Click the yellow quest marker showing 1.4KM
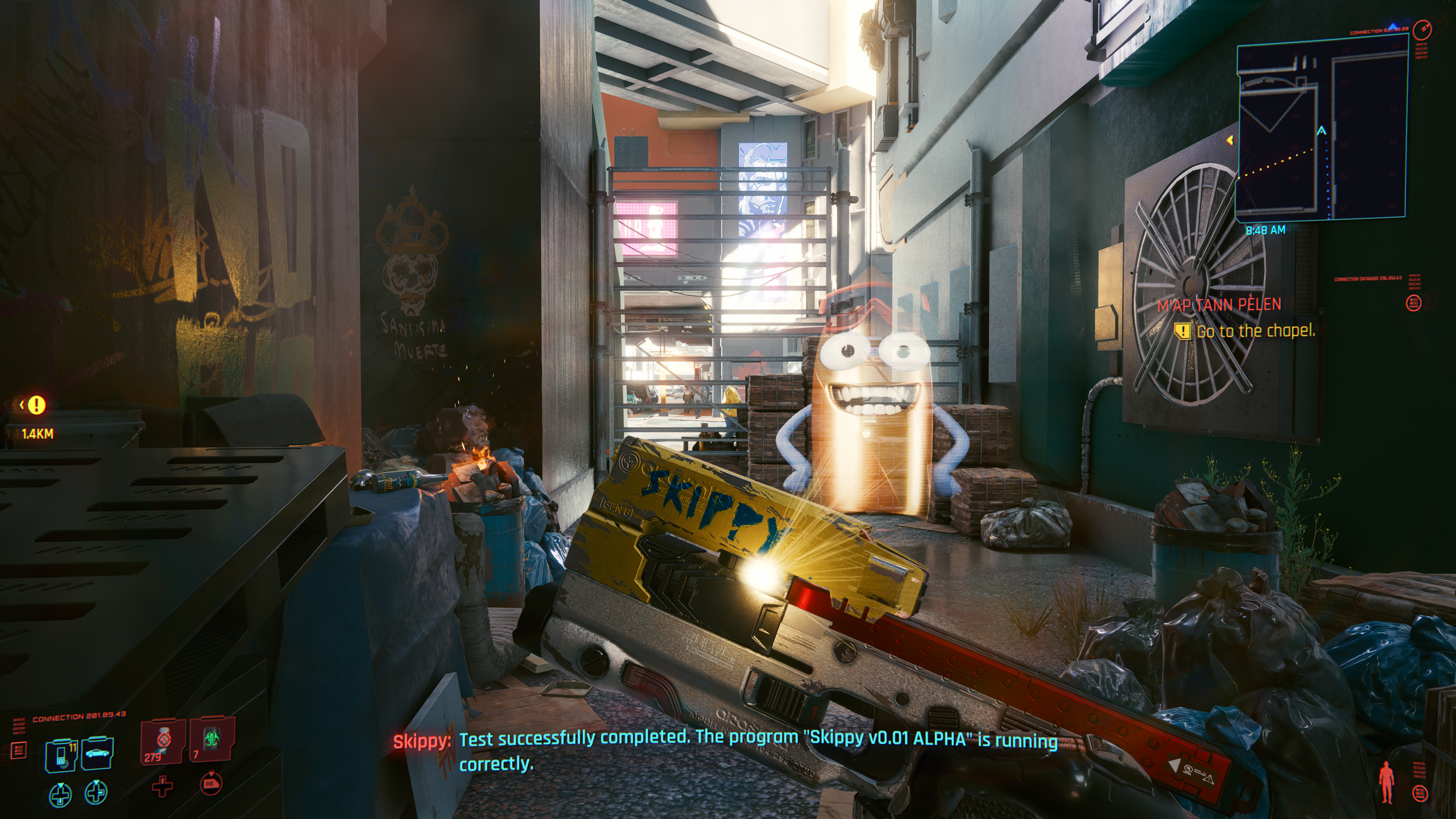The width and height of the screenshot is (1456, 819). (x=36, y=405)
